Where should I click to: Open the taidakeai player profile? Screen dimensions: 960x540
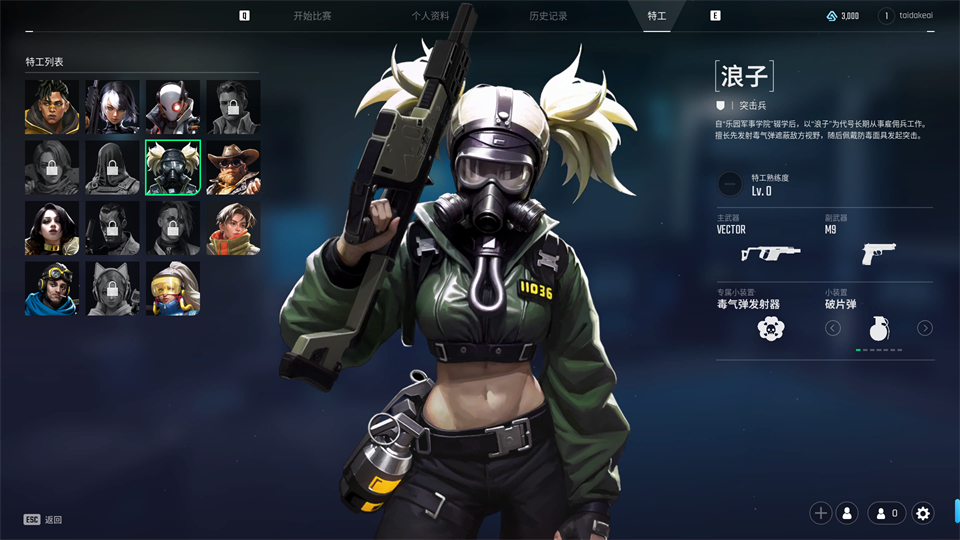[x=913, y=16]
